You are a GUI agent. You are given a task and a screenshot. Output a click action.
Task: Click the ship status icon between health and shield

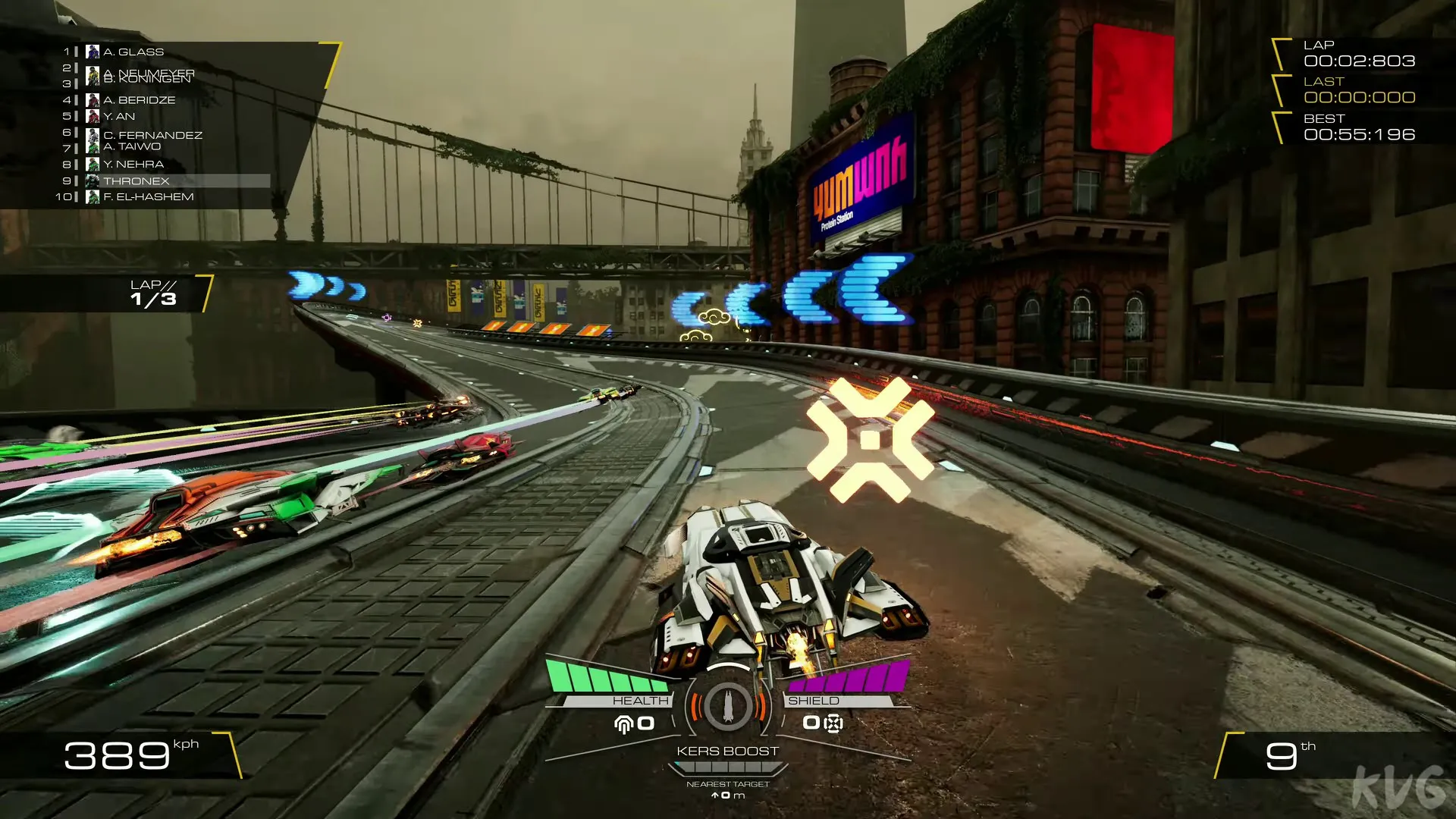pyautogui.click(x=727, y=706)
